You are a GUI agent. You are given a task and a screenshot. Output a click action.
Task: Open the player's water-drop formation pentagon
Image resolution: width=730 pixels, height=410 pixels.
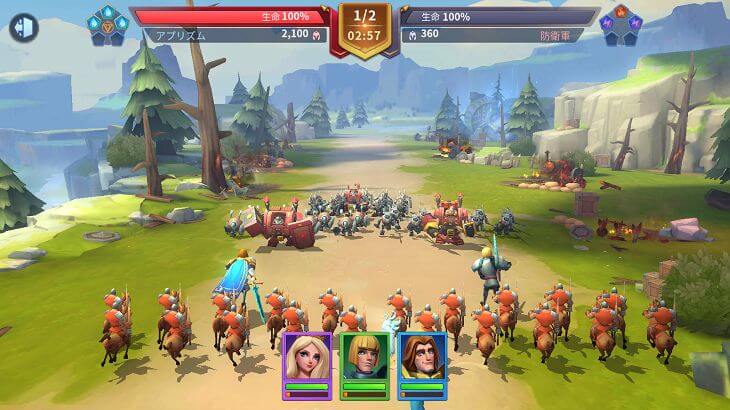coord(107,25)
